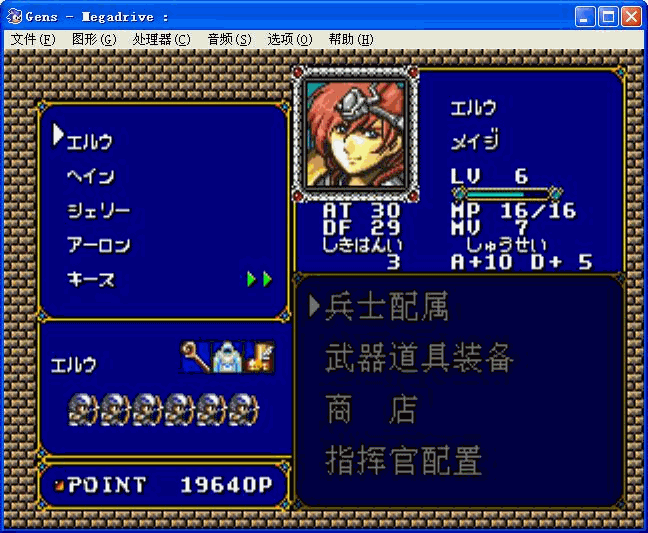Select the equipped staff weapon icon
648x533 pixels.
pos(195,357)
